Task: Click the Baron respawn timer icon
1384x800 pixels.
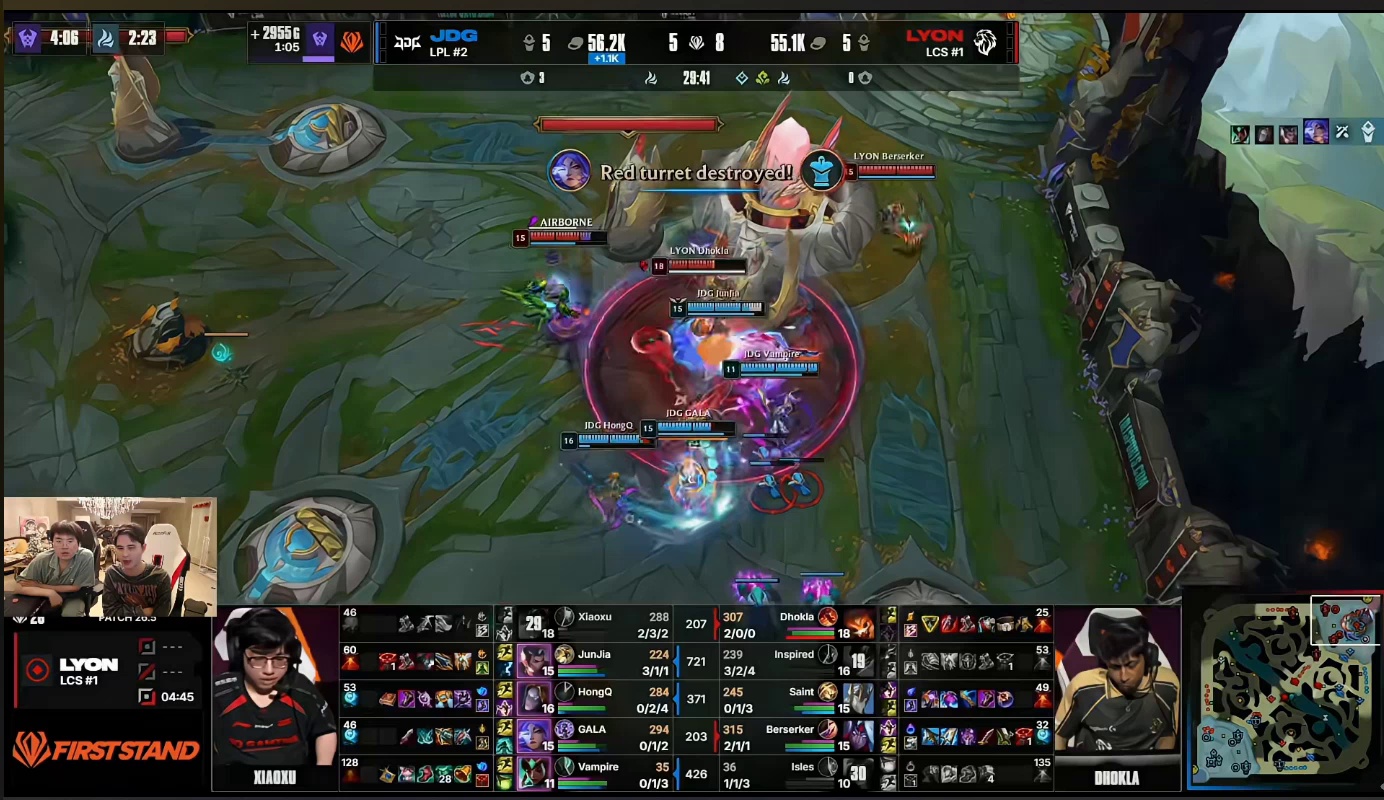Action: tap(27, 39)
